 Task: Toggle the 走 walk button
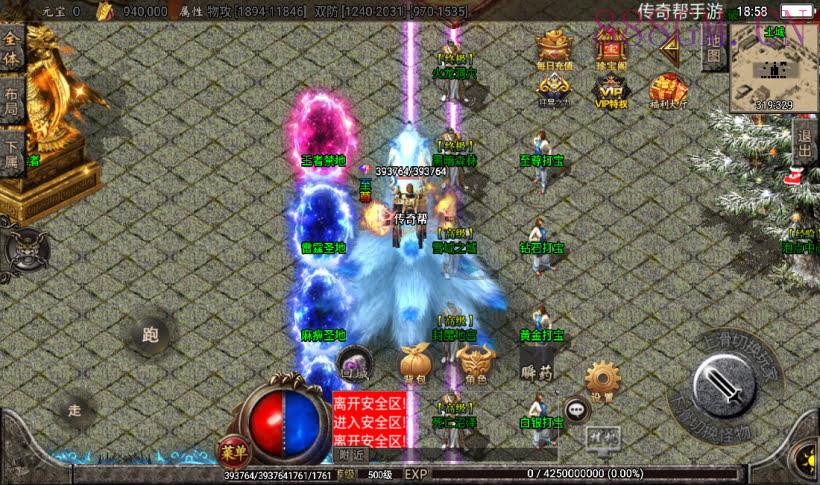(75, 410)
